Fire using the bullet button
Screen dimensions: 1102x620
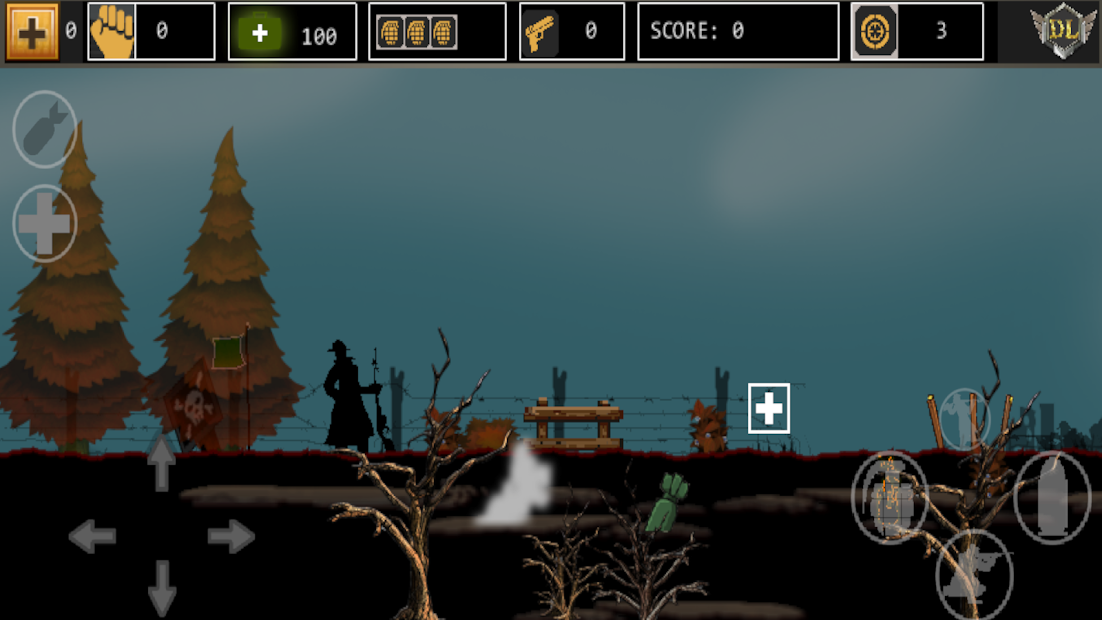[x=1052, y=497]
